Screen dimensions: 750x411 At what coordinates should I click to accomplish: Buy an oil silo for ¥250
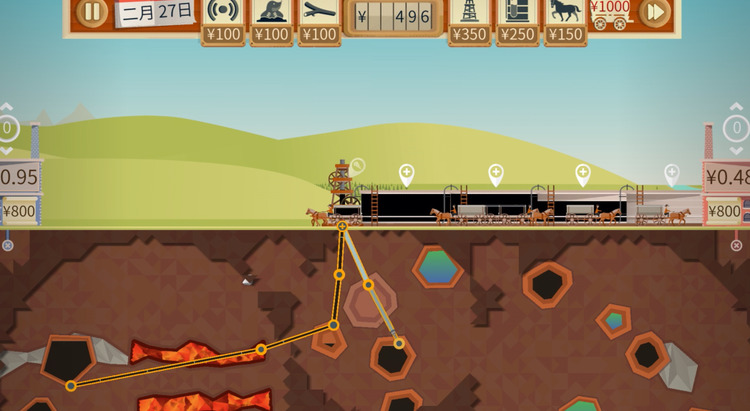(x=517, y=12)
